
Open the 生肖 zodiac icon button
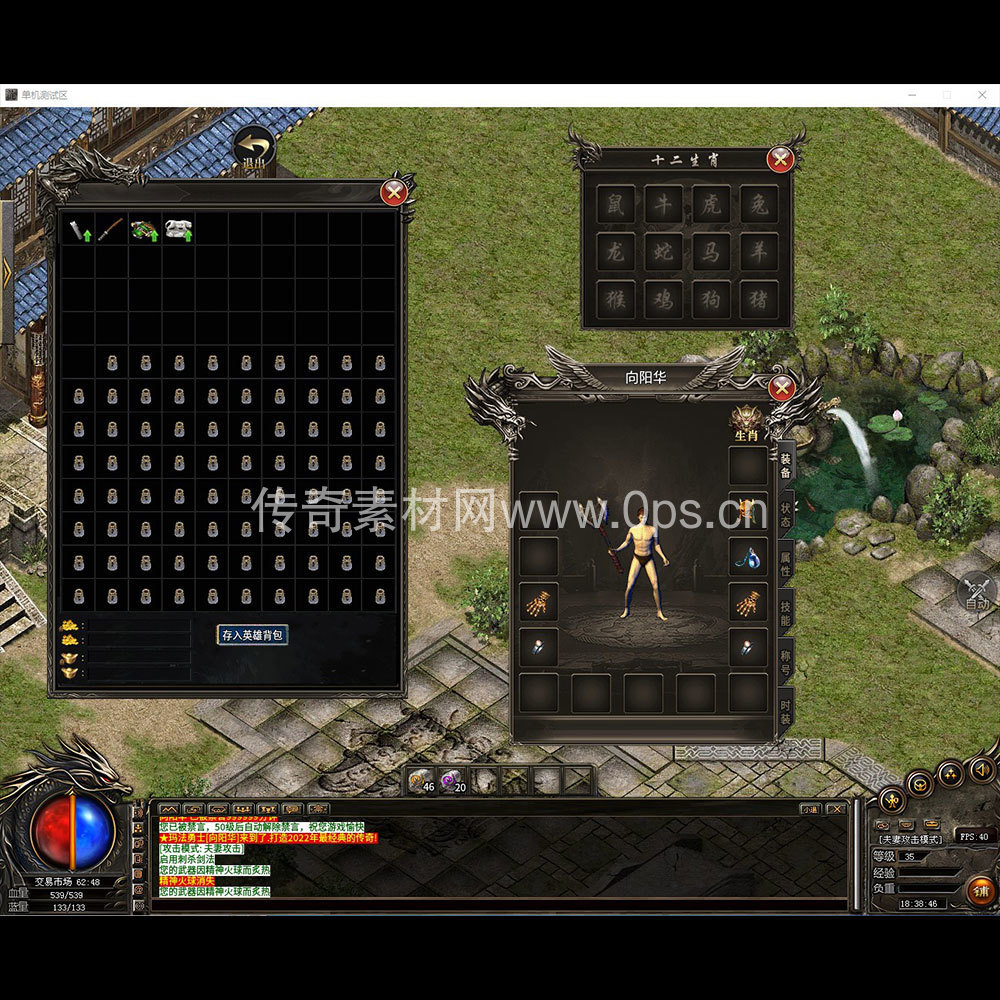click(746, 422)
